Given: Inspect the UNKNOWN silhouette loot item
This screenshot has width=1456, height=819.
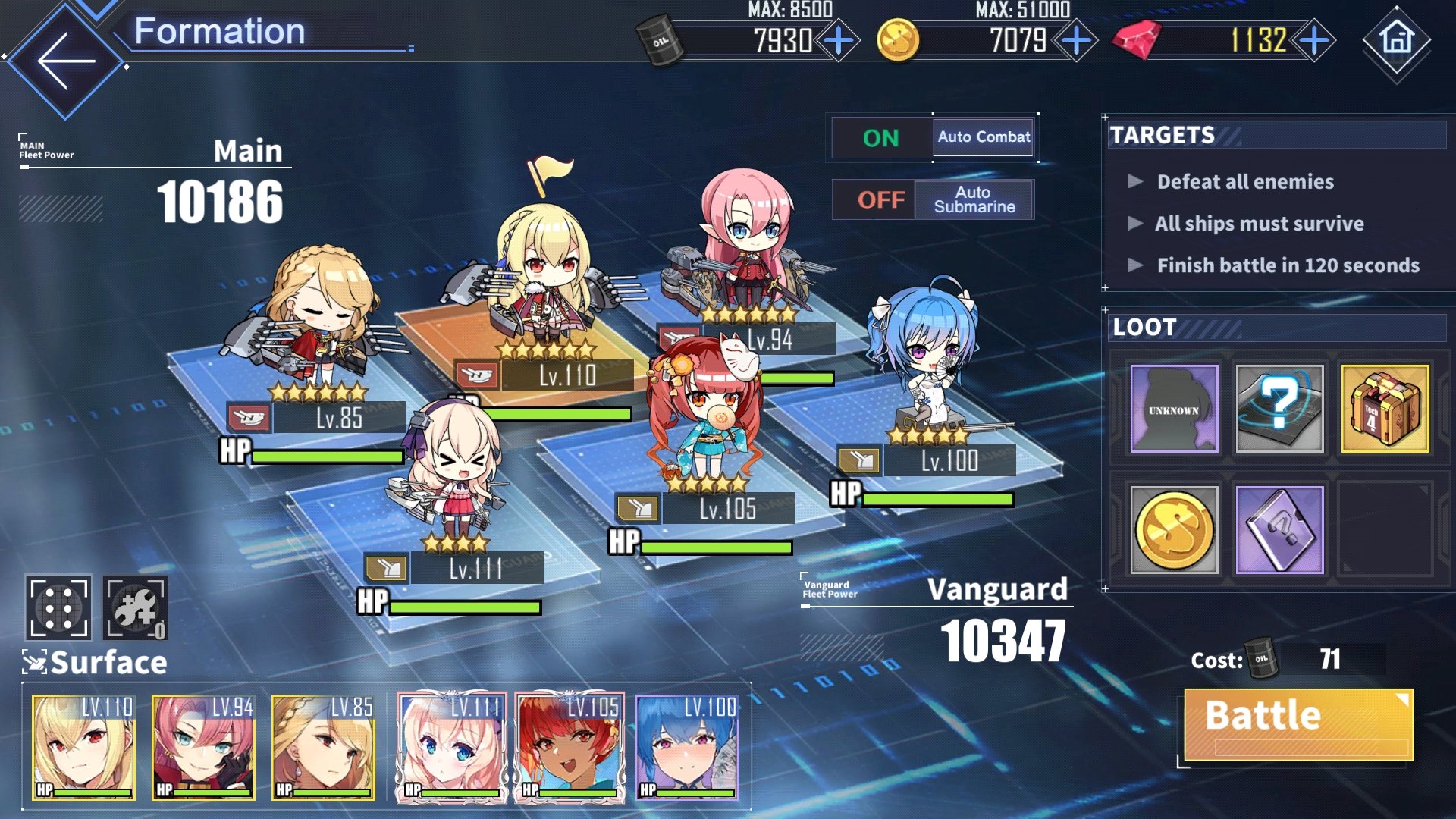Looking at the screenshot, I should pos(1174,409).
